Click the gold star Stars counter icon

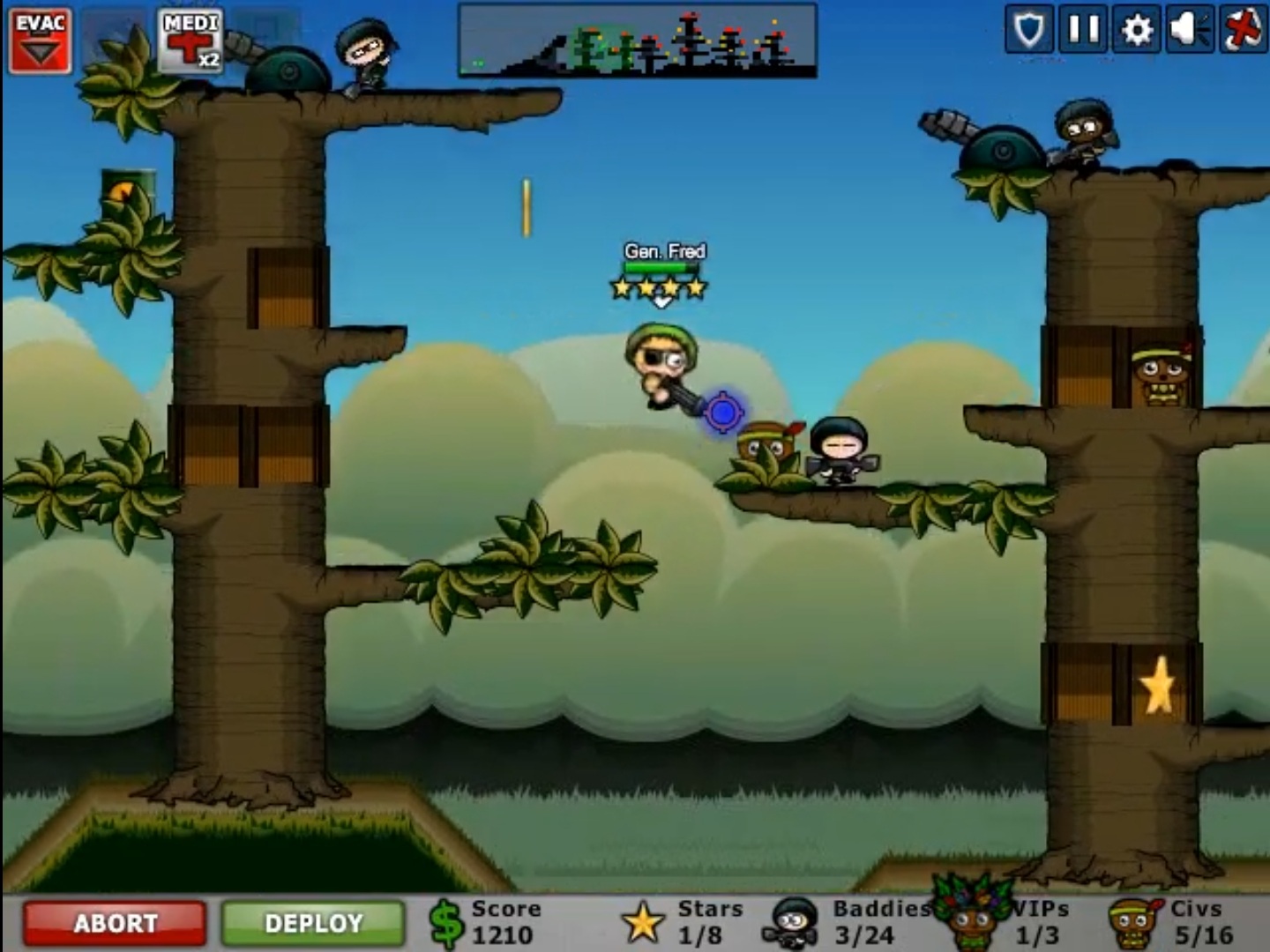point(643,922)
